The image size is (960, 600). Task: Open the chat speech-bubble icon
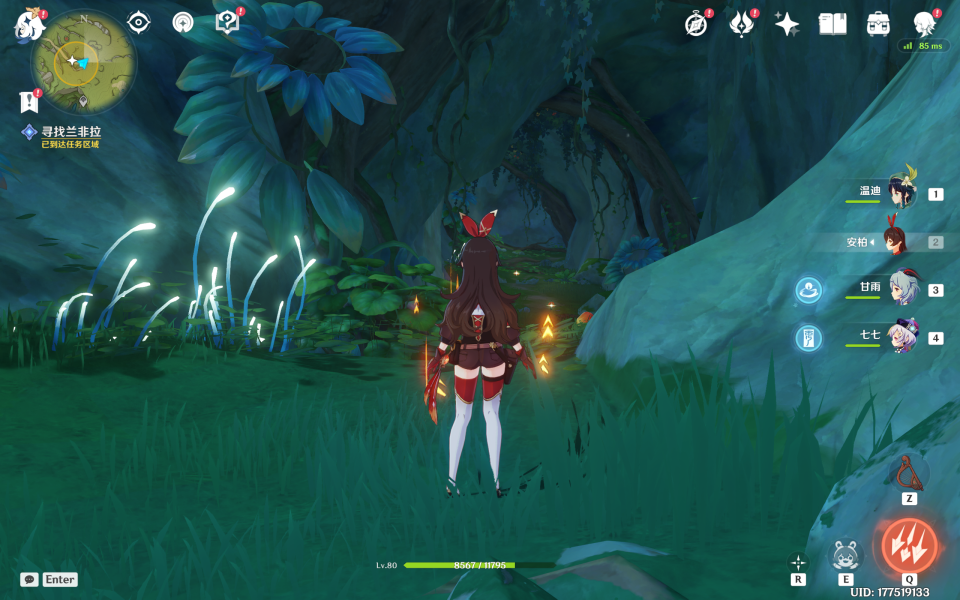[30, 579]
